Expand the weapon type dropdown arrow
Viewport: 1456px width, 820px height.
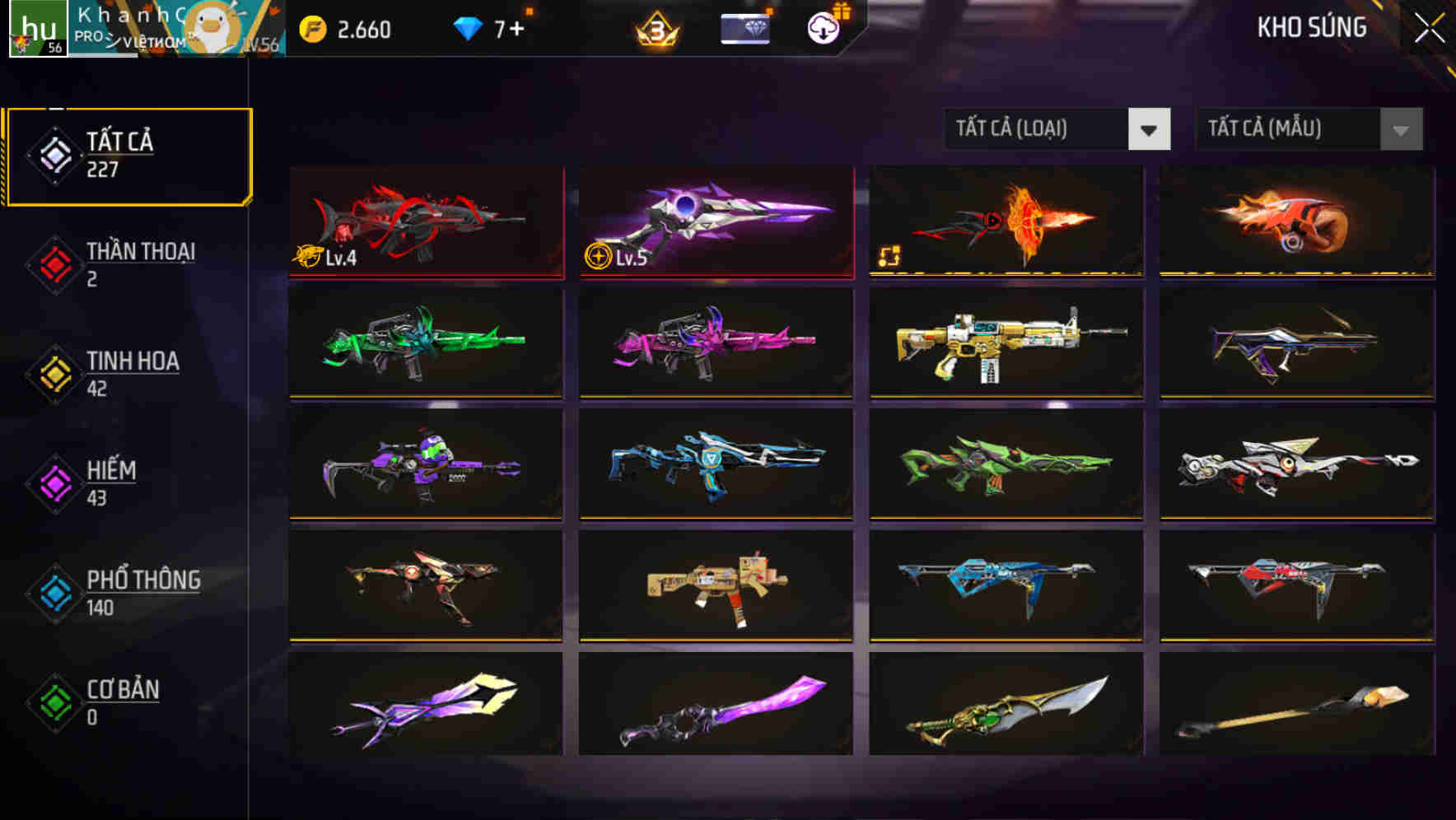[1150, 129]
